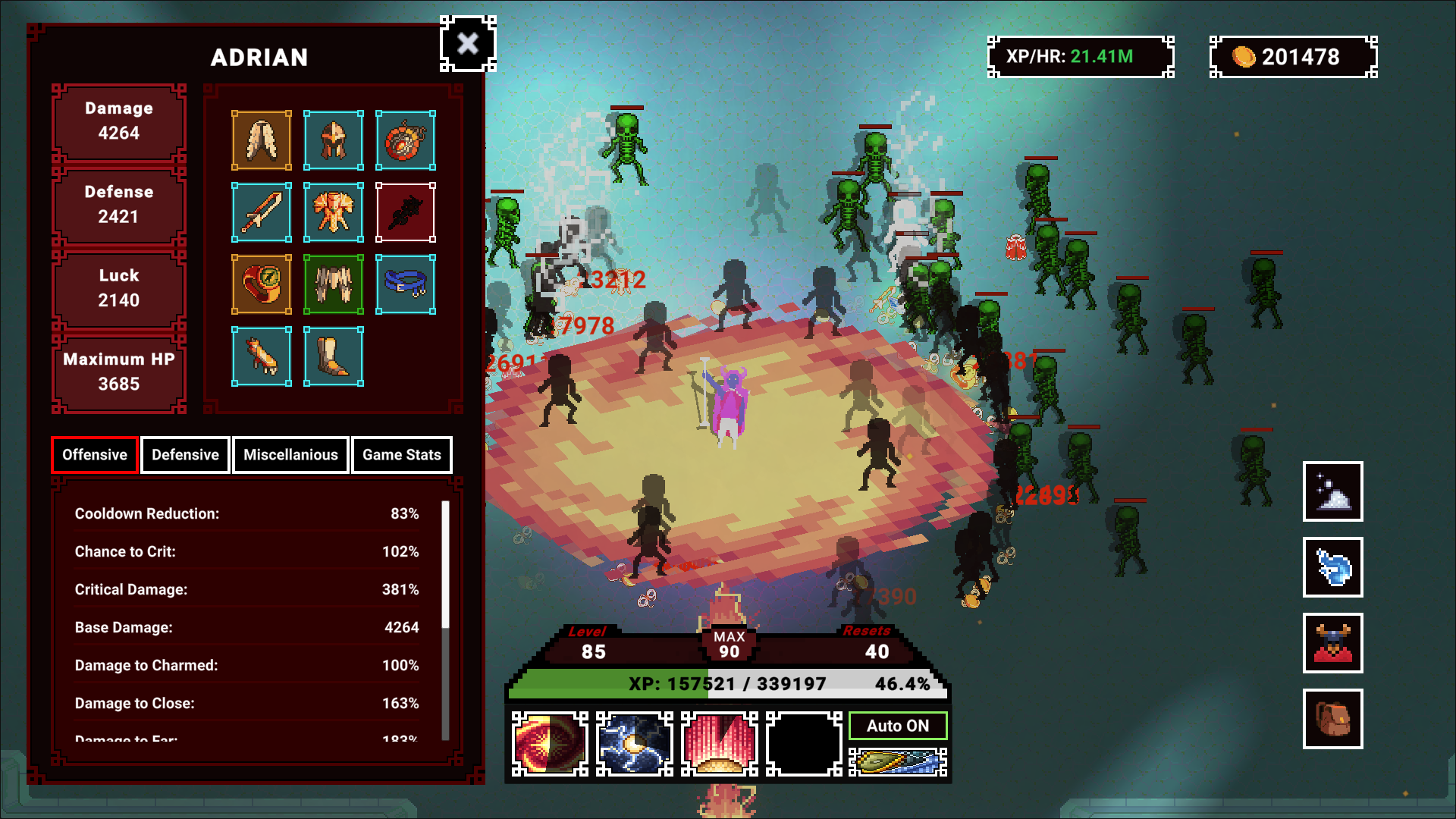Close the Adrian character panel

pos(468,44)
